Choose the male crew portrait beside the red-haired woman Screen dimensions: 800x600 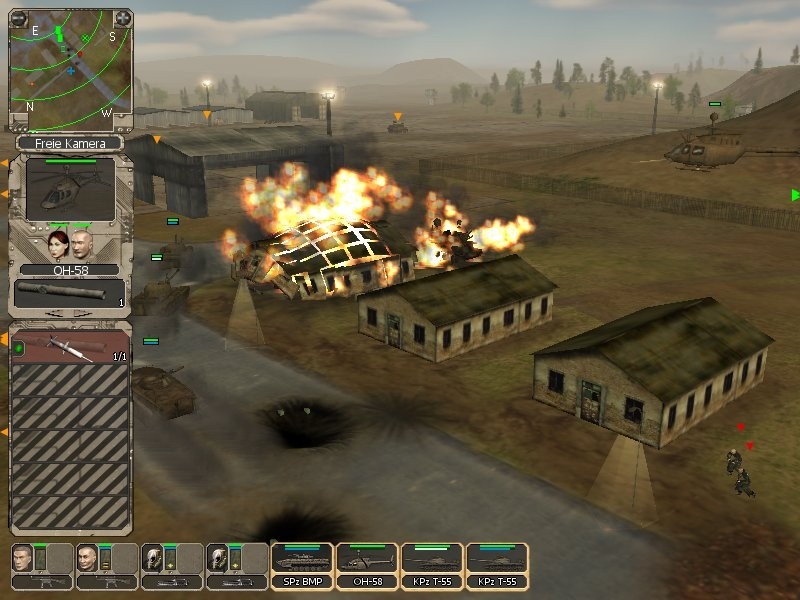coord(83,245)
